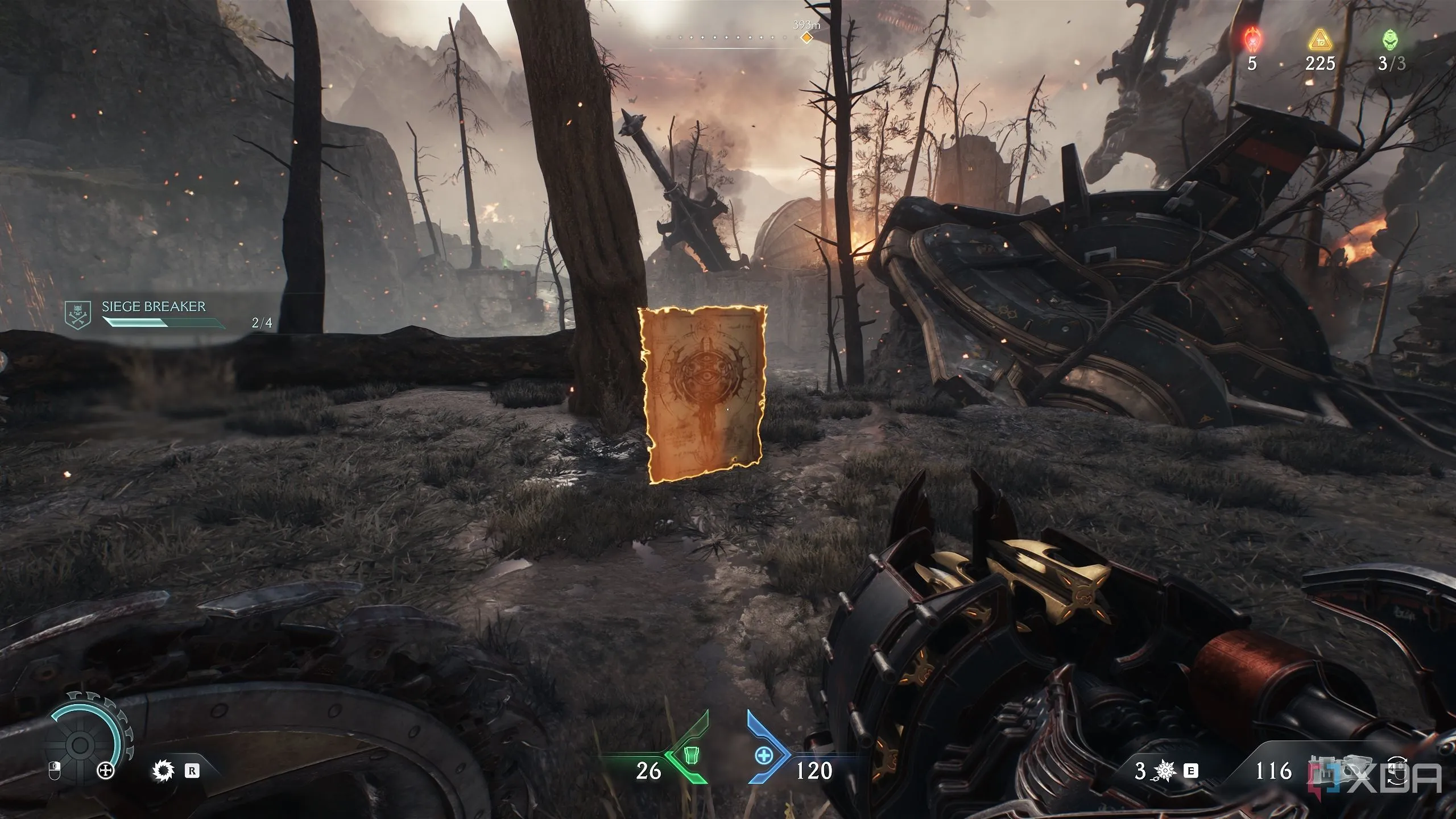Click the white cross icon on shield gauge
Viewport: 1456px width, 819px height.
pyautogui.click(x=106, y=771)
